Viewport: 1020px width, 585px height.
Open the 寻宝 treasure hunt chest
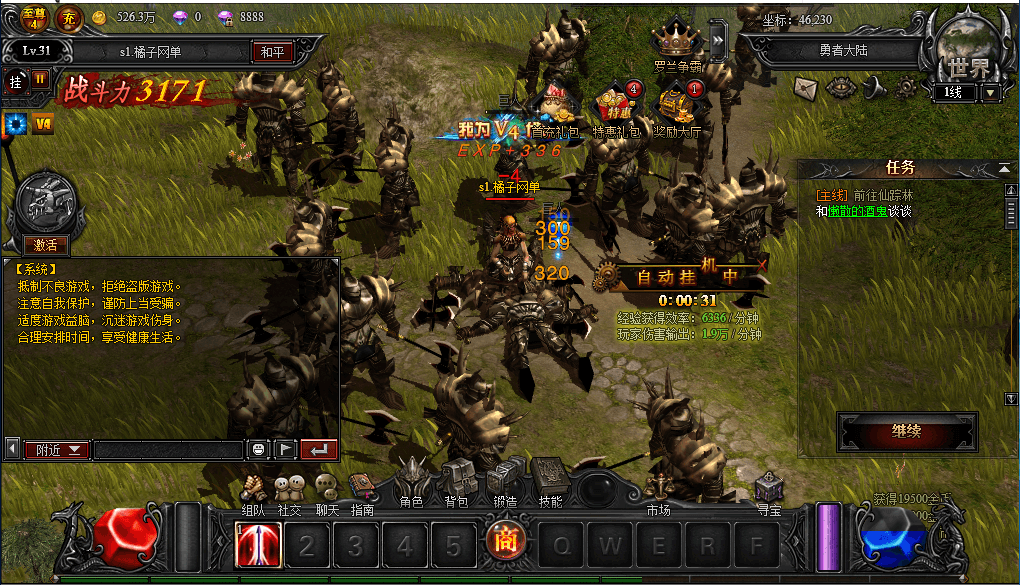coord(768,490)
